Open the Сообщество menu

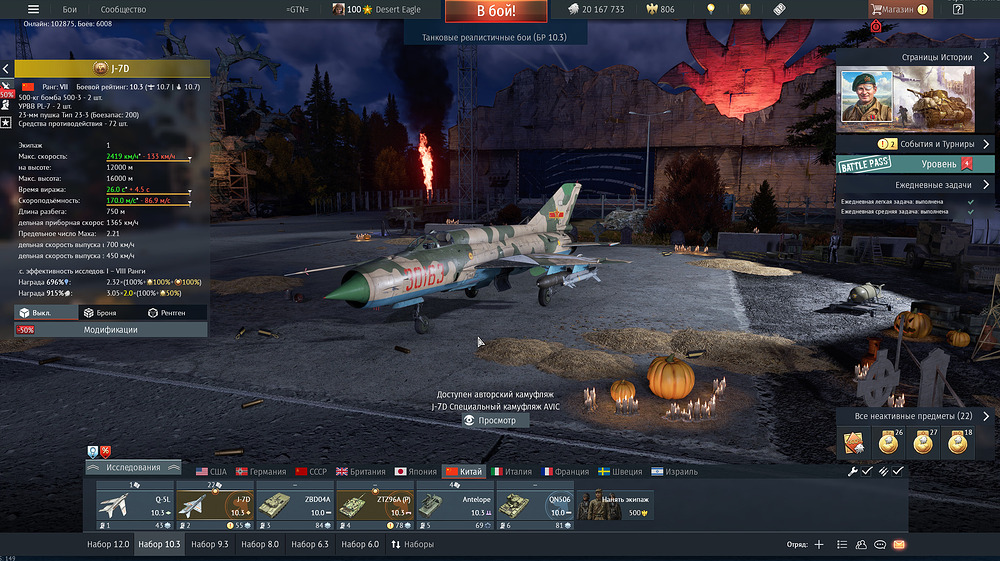coord(124,9)
